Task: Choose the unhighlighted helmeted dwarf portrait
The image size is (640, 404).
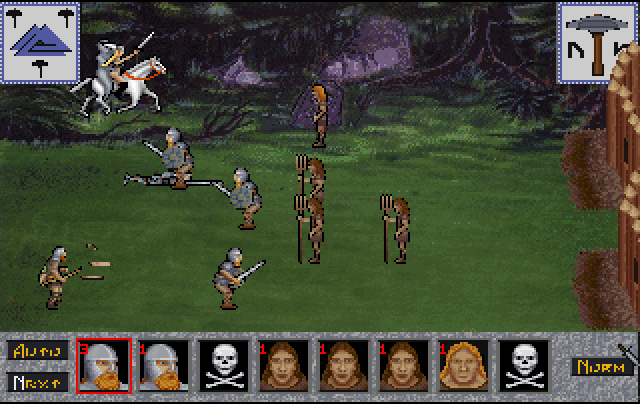Action: click(163, 366)
